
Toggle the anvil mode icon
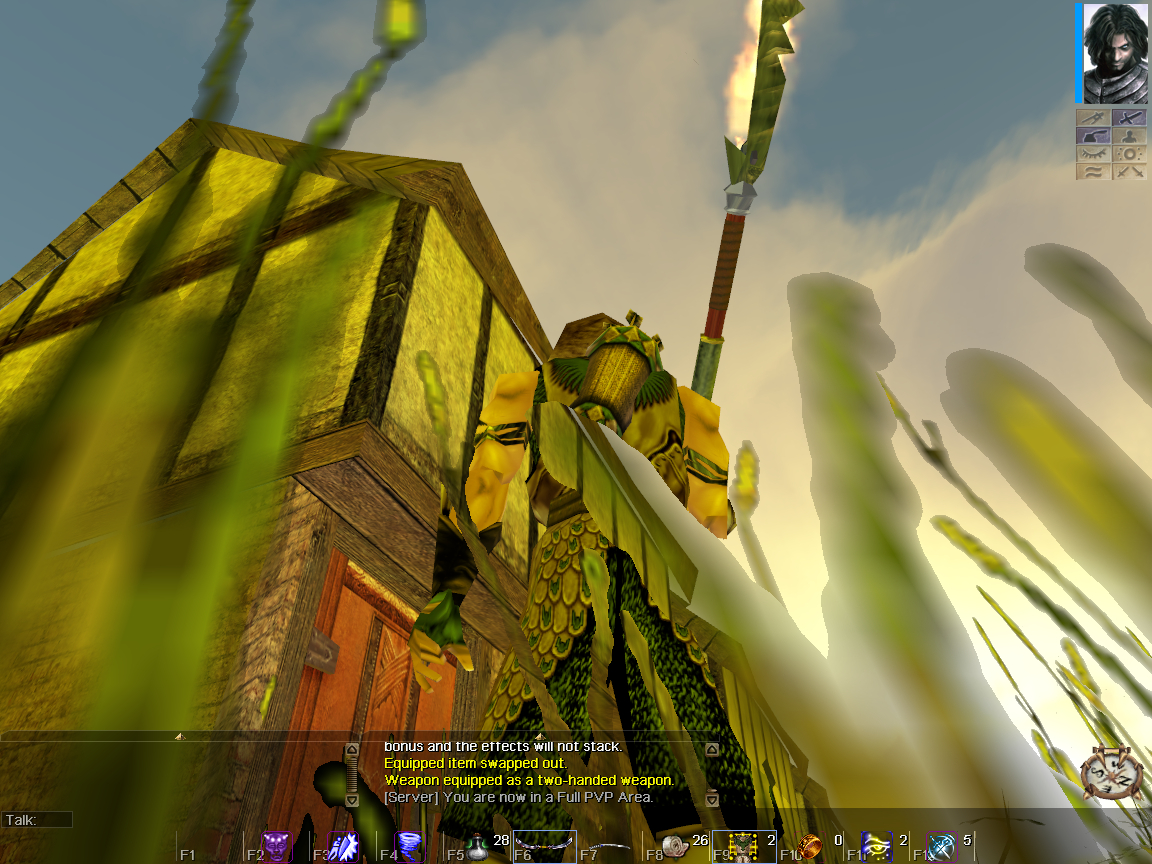click(x=1093, y=135)
